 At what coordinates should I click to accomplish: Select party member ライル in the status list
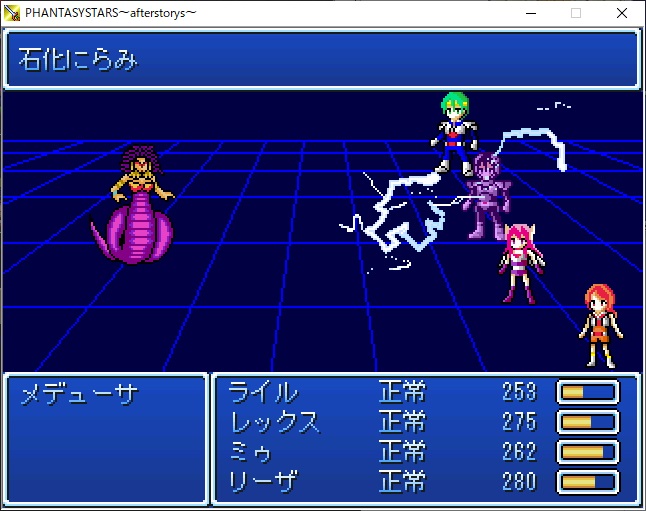(263, 392)
